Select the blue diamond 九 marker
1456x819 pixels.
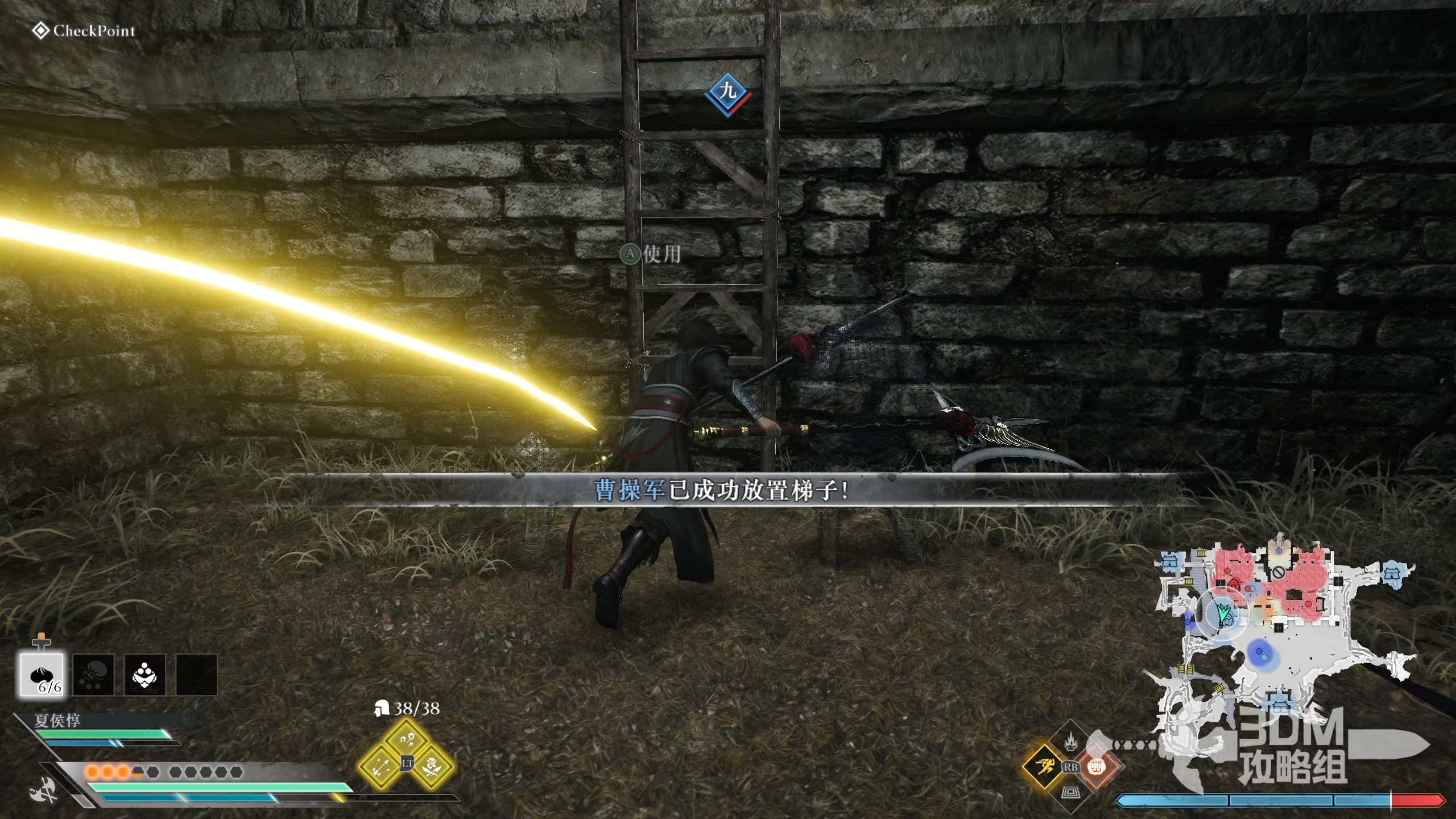pyautogui.click(x=727, y=93)
